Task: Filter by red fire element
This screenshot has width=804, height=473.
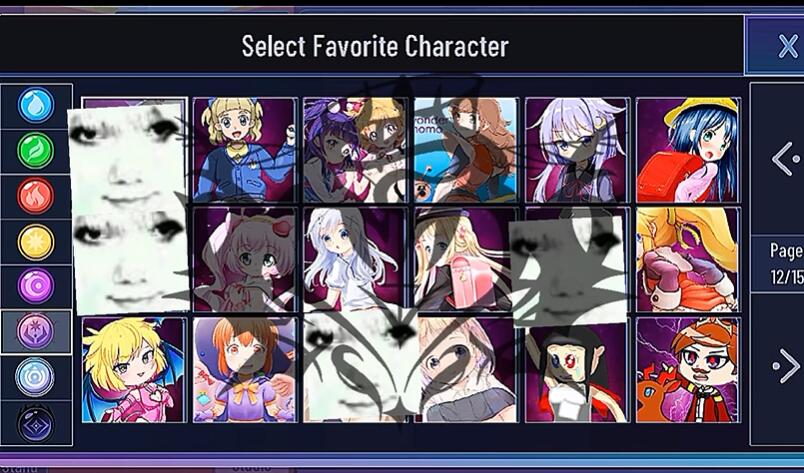Action: tap(36, 196)
